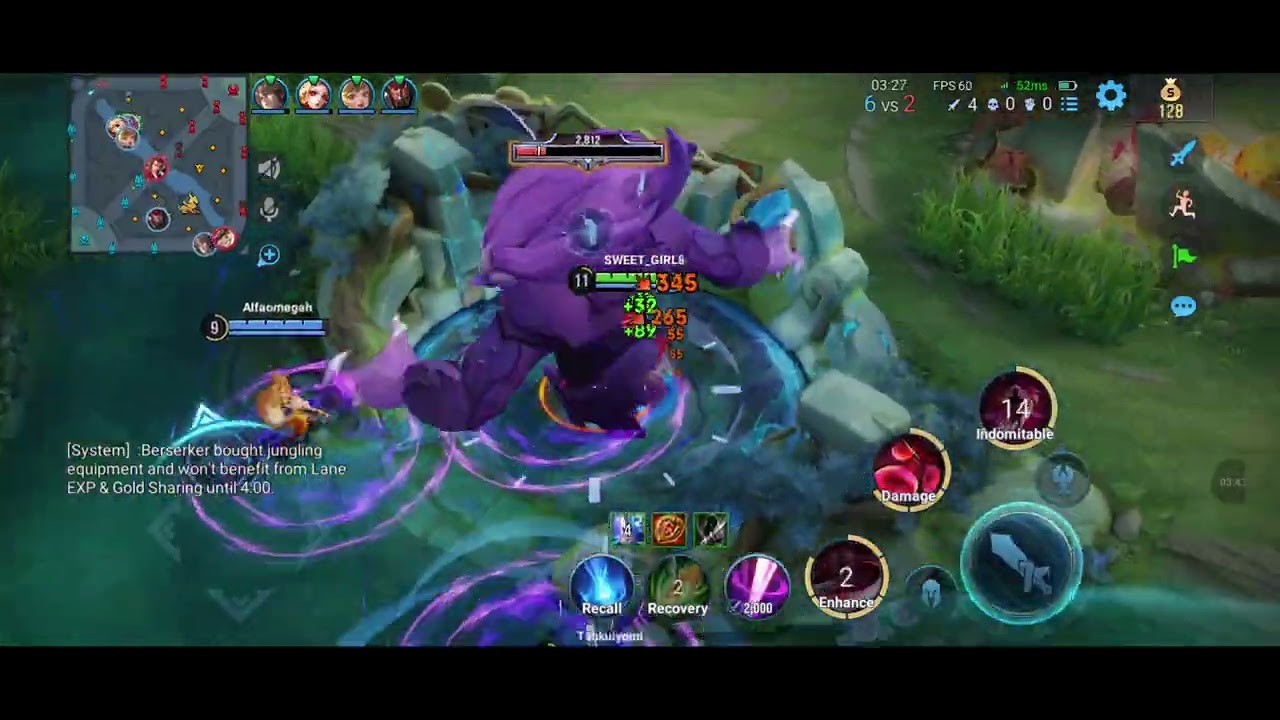Image resolution: width=1280 pixels, height=720 pixels.
Task: Send the green flag gather signal
Action: [1183, 256]
